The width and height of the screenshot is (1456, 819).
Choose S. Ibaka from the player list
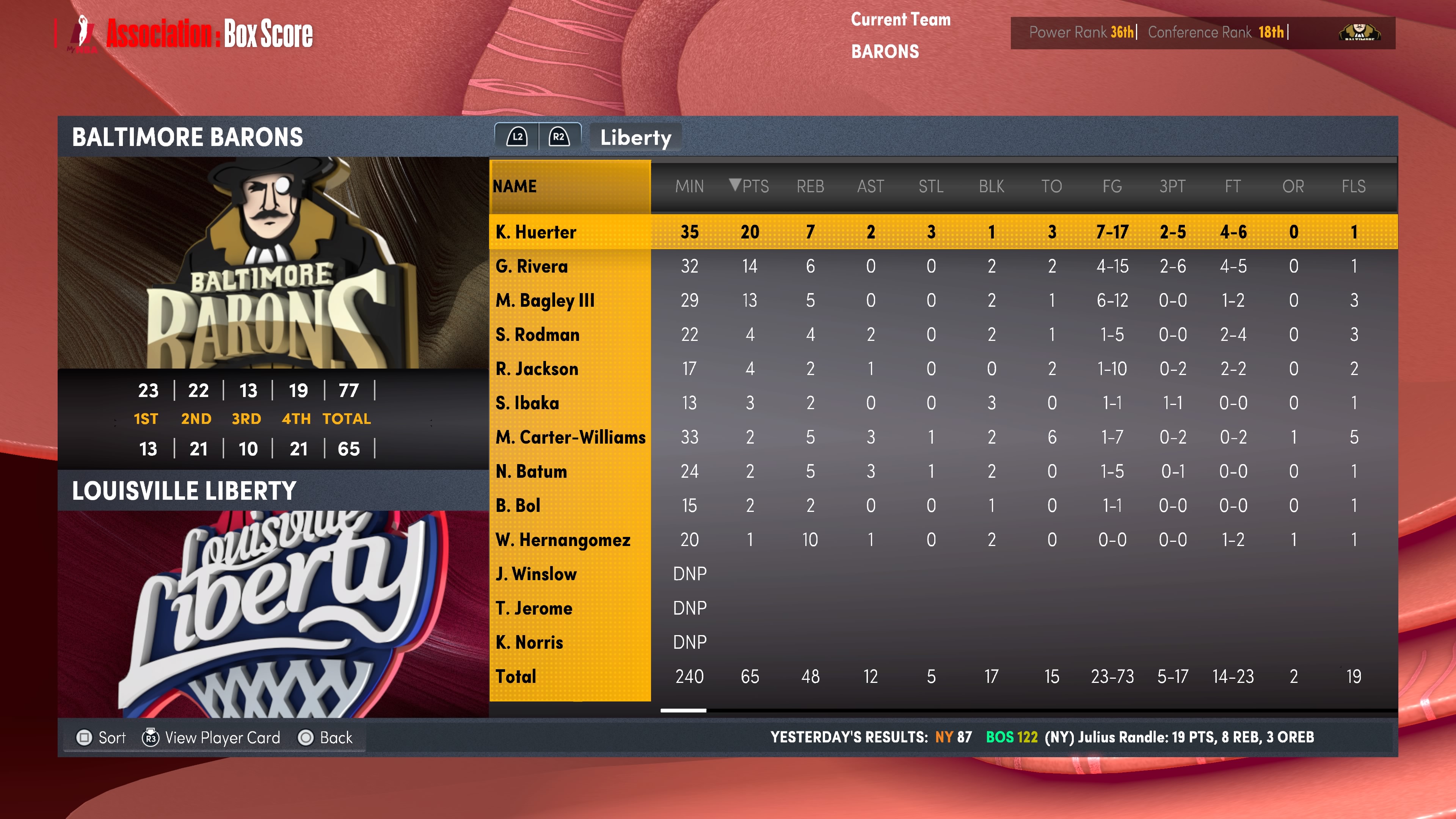(527, 403)
